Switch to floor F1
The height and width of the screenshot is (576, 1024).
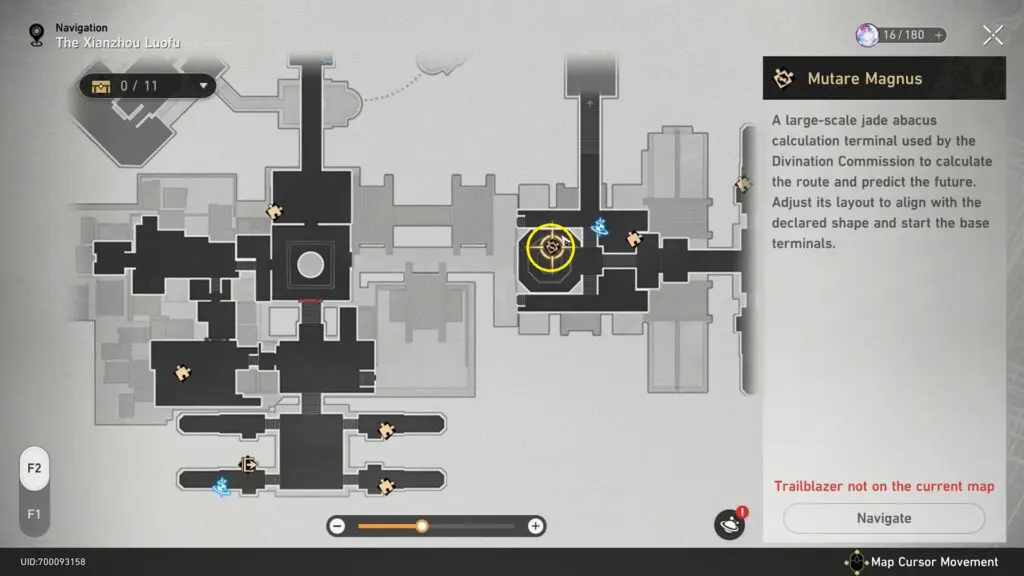pyautogui.click(x=34, y=515)
